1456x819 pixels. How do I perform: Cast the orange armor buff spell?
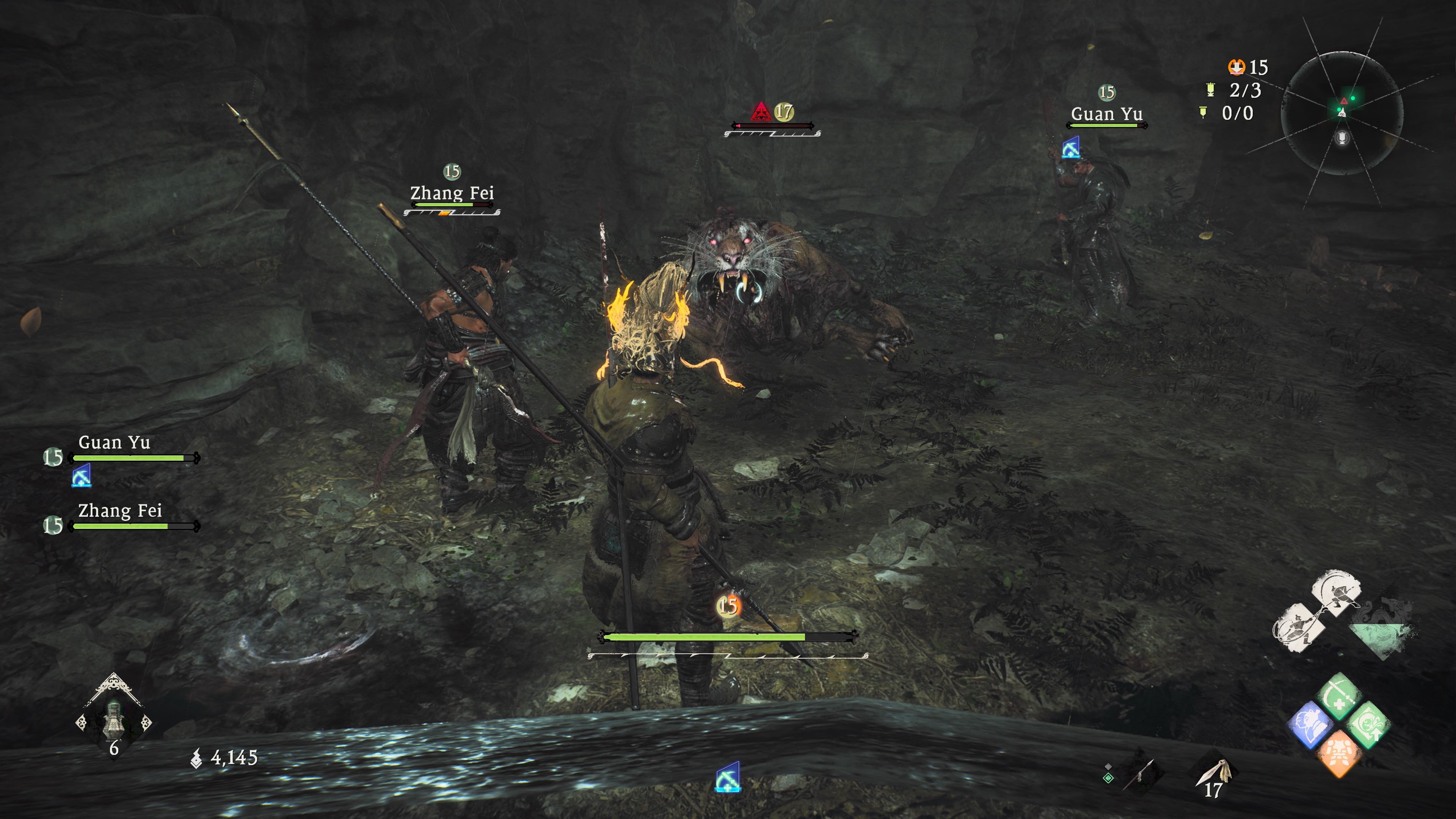[x=1338, y=753]
